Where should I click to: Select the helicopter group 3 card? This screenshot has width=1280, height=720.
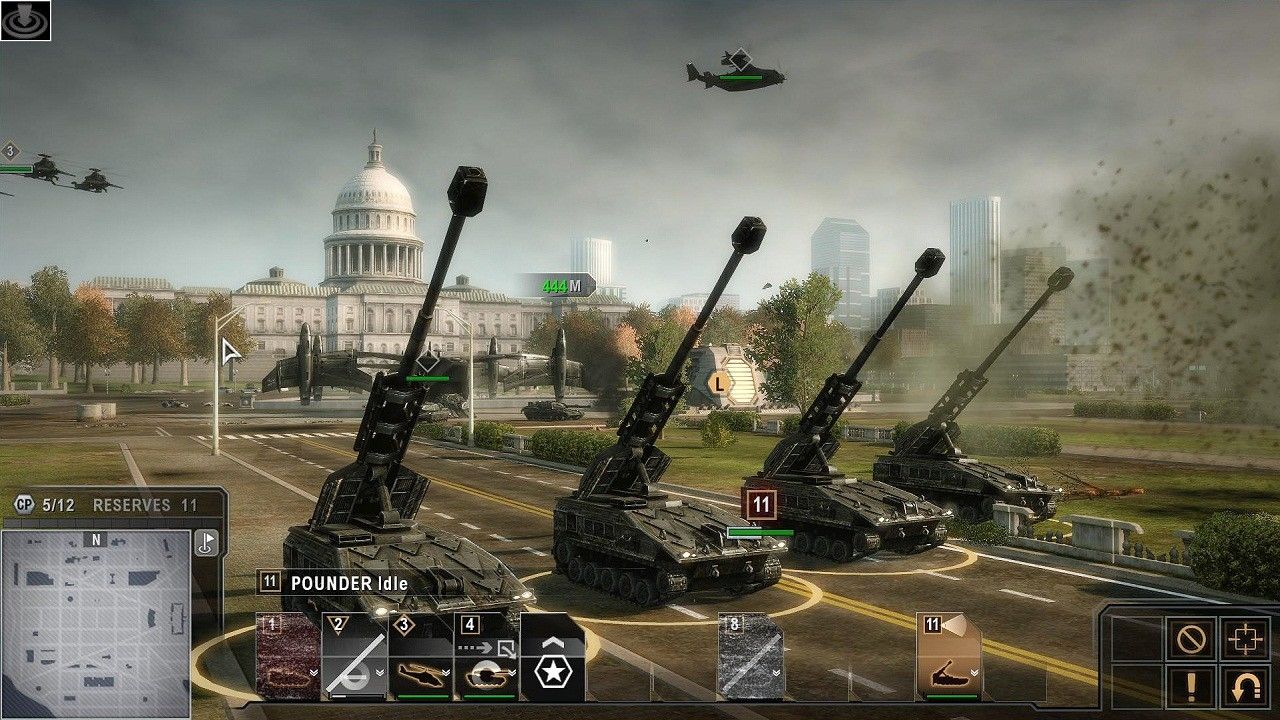click(420, 657)
